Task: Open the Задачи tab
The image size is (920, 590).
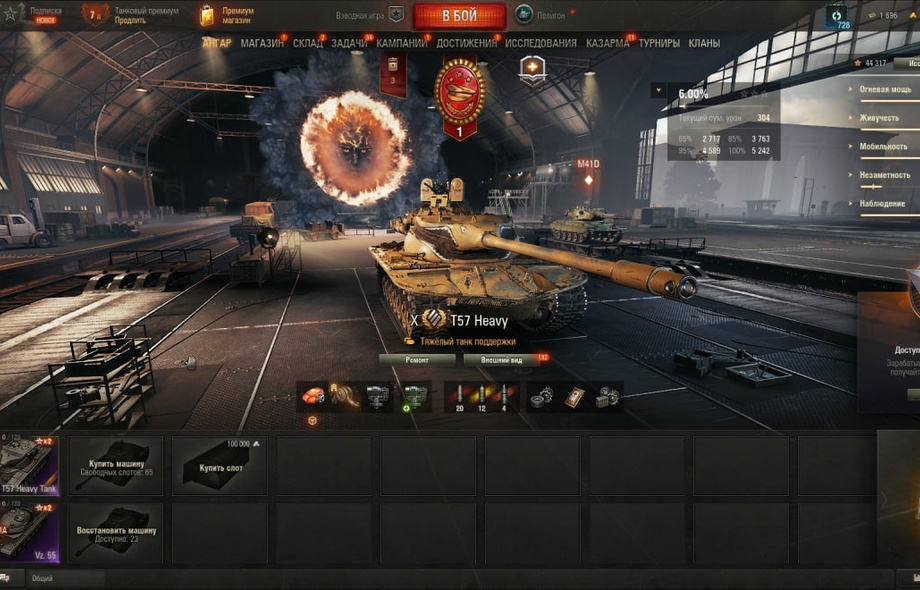Action: (x=349, y=44)
